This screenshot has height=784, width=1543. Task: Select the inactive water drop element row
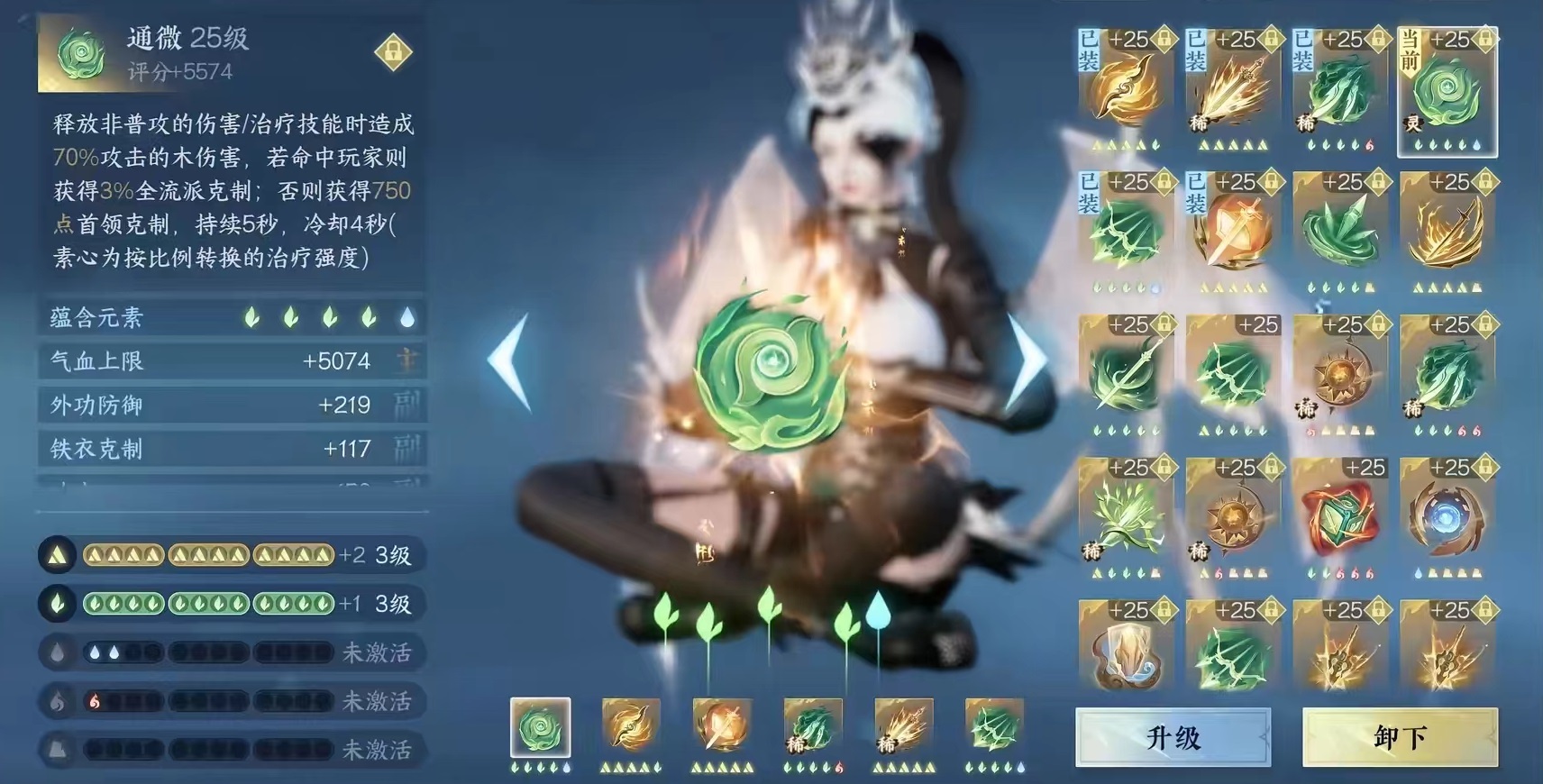pos(232,652)
